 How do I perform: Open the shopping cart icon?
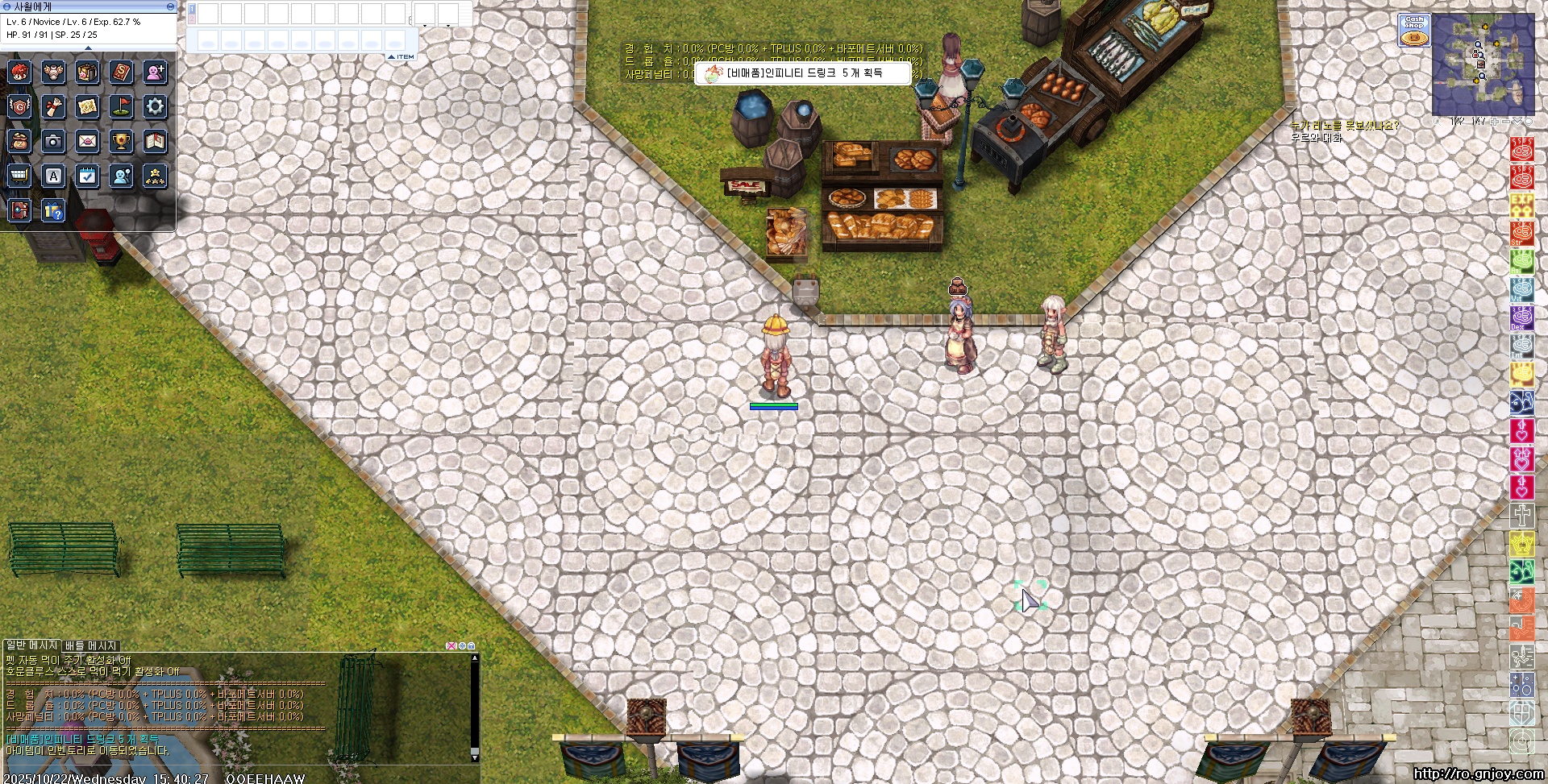pos(19,176)
